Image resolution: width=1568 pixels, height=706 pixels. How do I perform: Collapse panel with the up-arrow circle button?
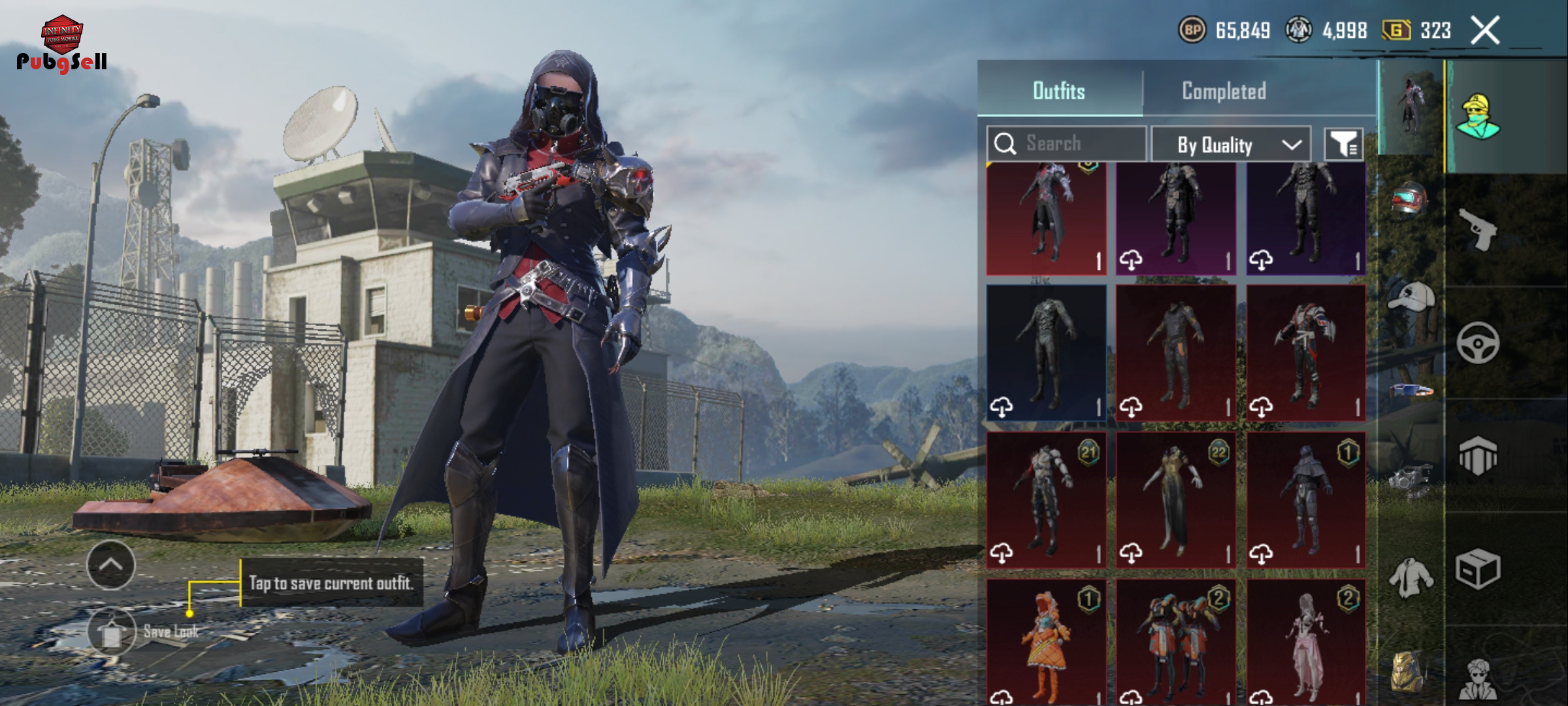point(110,565)
